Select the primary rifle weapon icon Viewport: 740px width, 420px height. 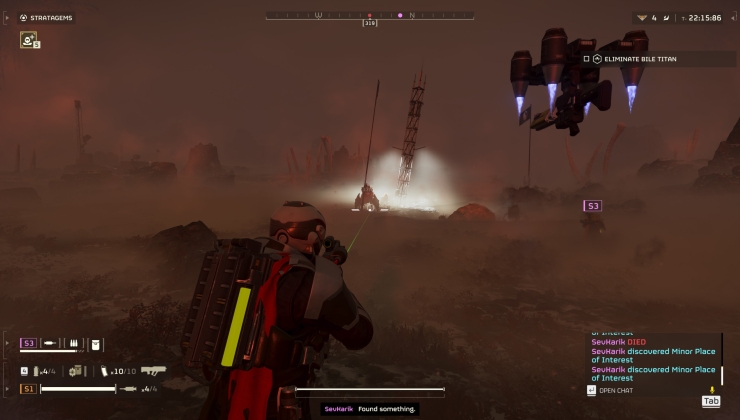153,370
